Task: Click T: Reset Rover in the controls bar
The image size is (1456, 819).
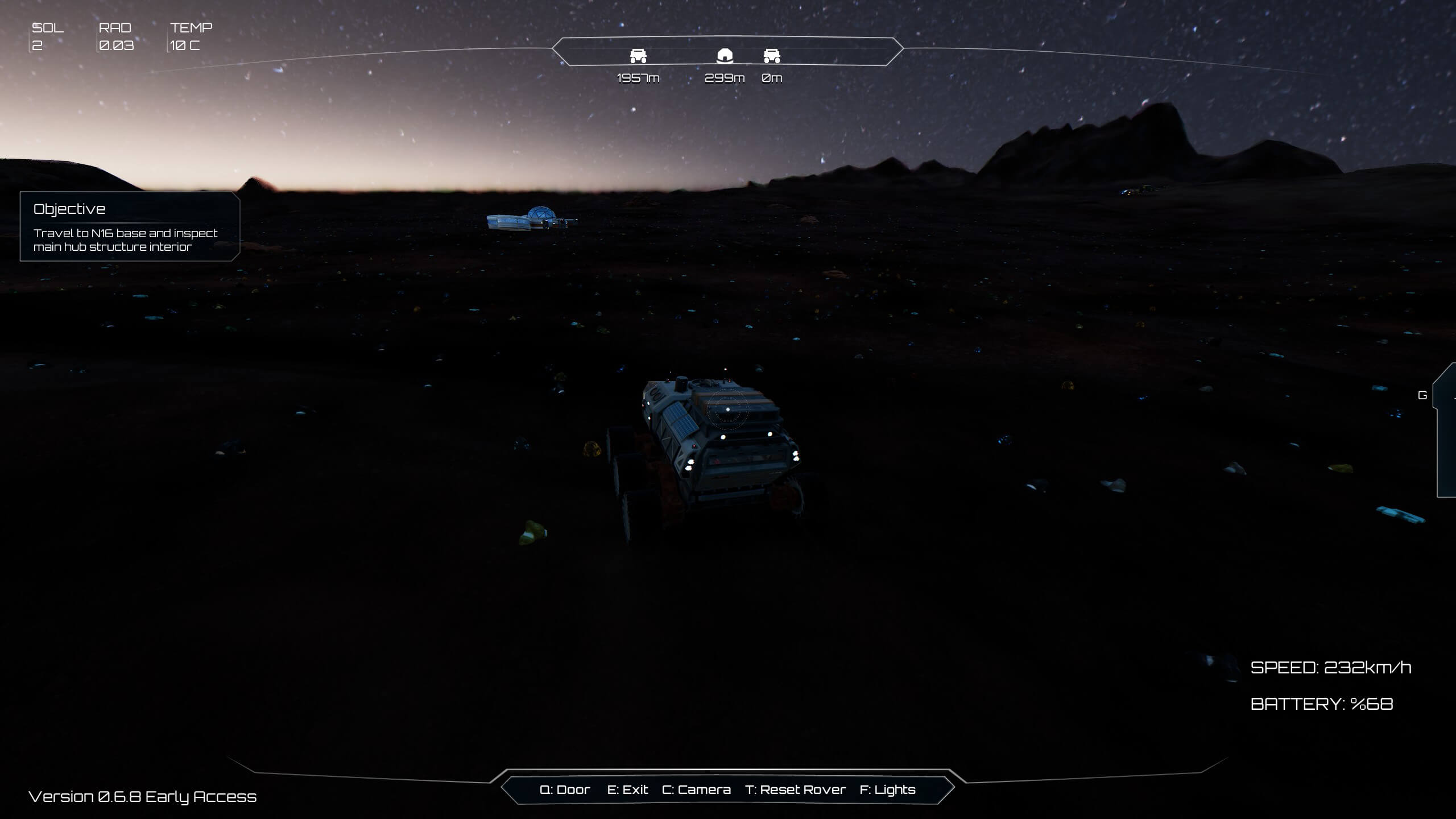Action: click(x=797, y=790)
